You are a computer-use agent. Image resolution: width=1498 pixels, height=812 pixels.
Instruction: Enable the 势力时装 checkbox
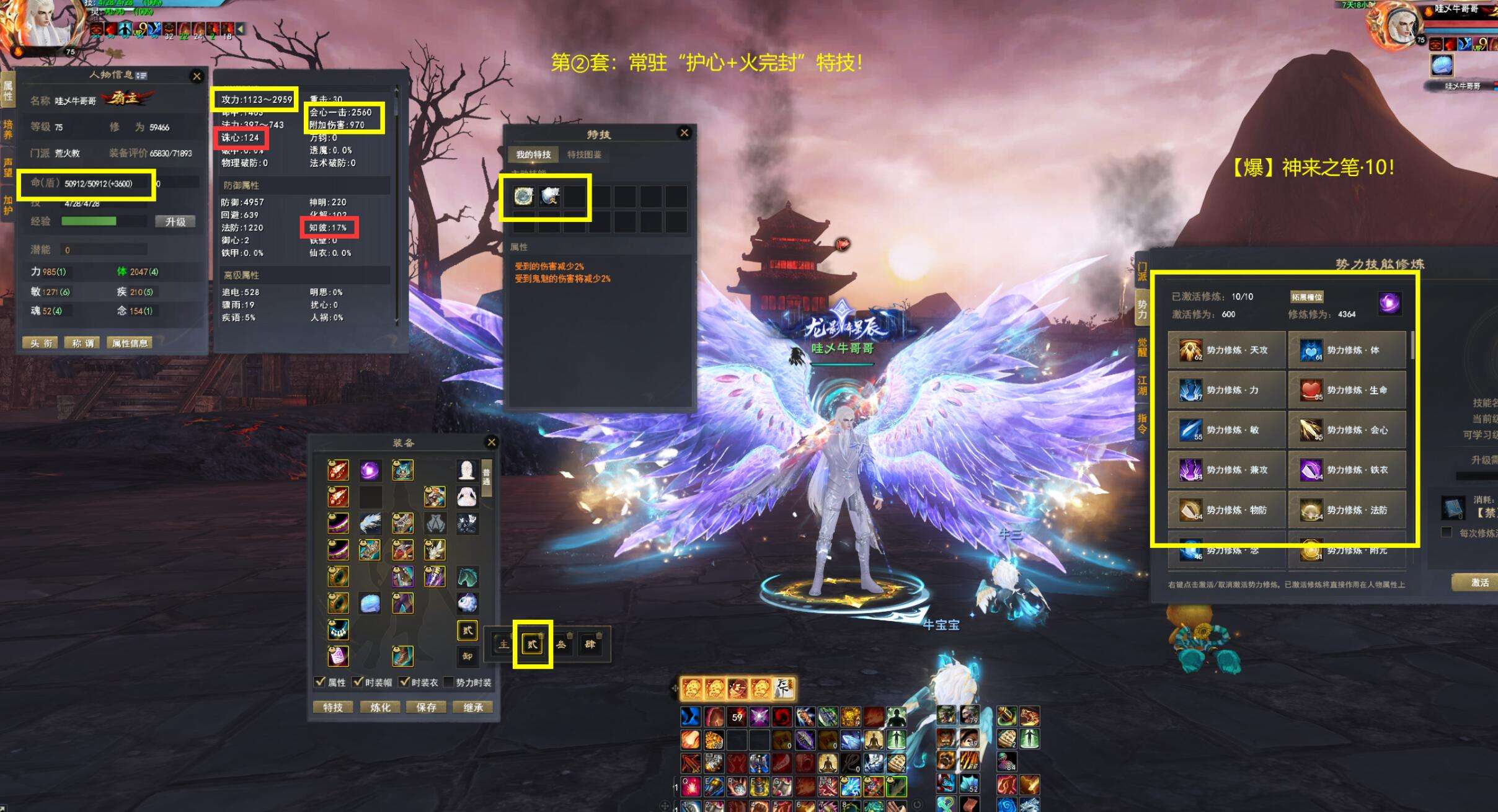point(448,682)
